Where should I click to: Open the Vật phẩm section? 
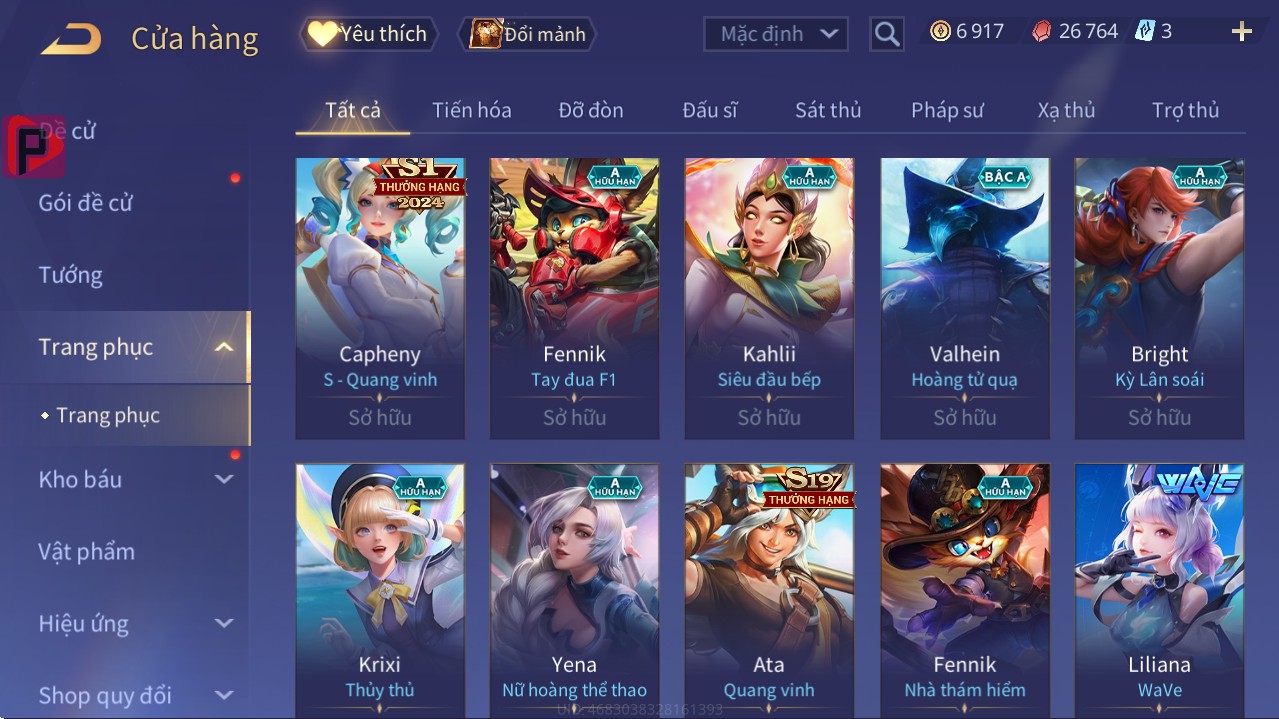[87, 551]
